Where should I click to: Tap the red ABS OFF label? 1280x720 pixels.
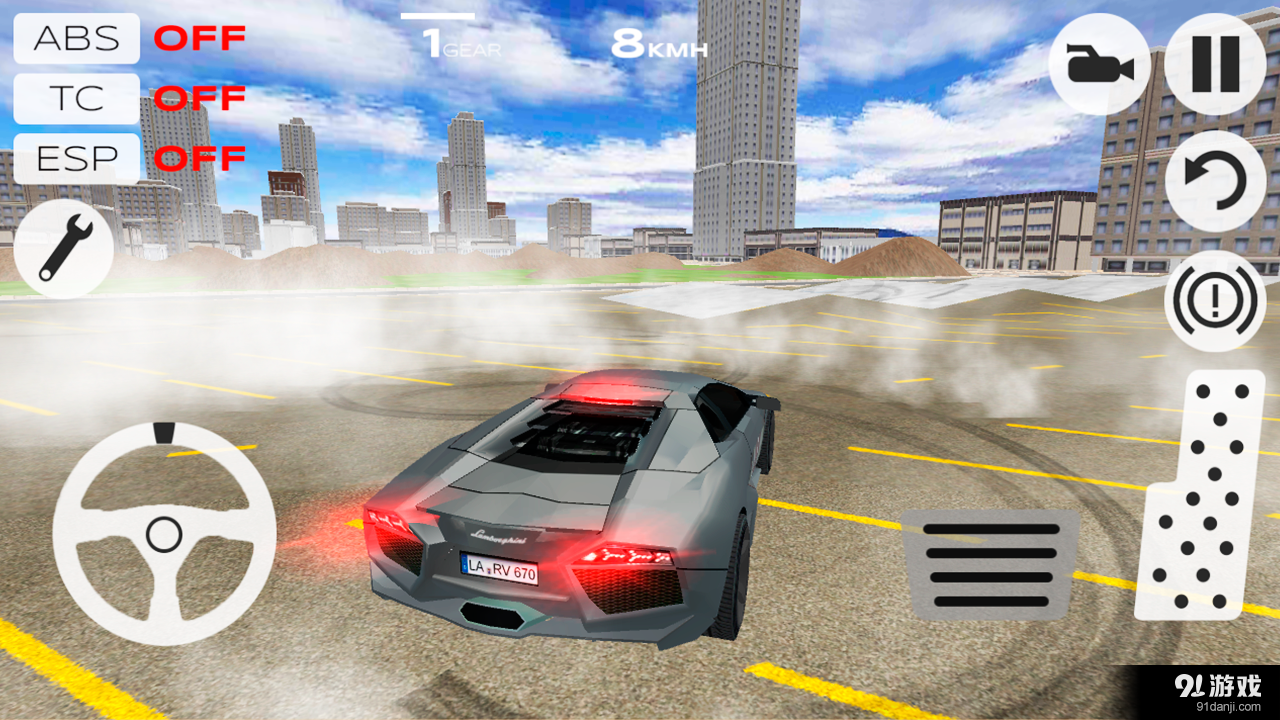click(200, 38)
